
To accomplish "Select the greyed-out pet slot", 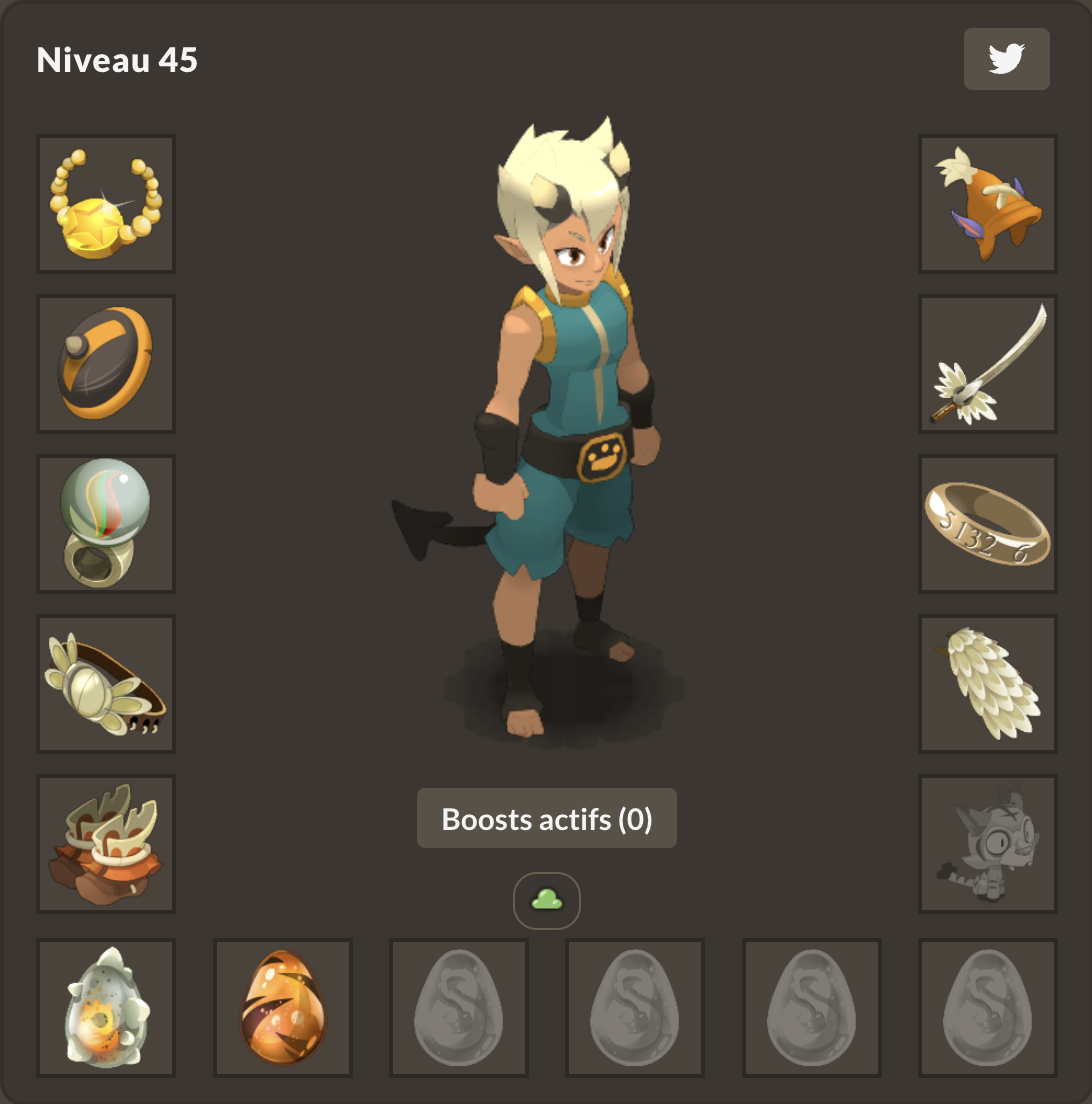I will (988, 844).
